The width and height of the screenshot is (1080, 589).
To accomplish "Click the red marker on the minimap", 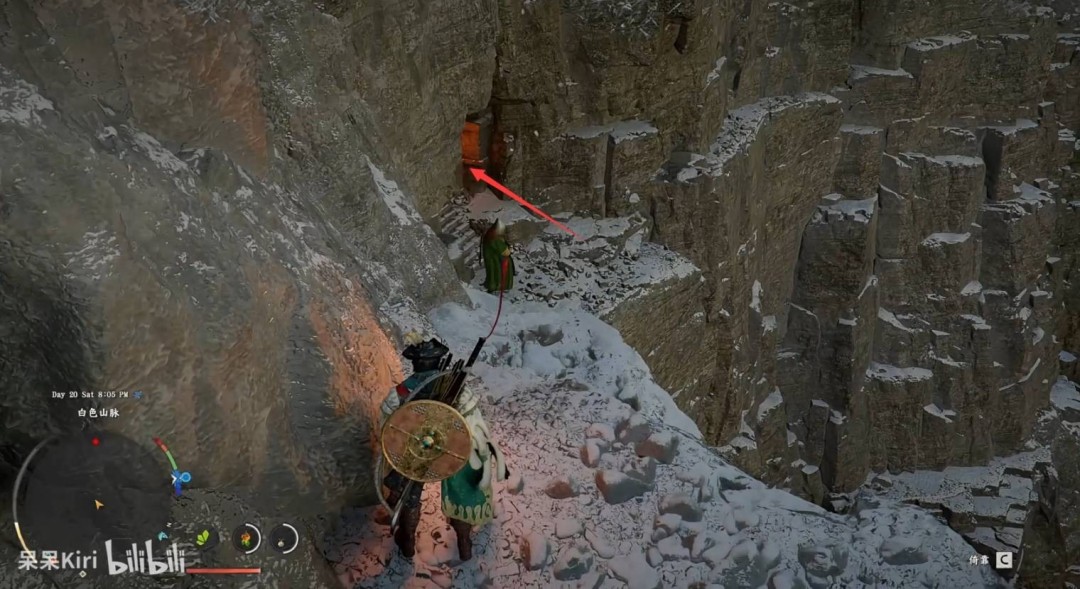I will pos(96,441).
